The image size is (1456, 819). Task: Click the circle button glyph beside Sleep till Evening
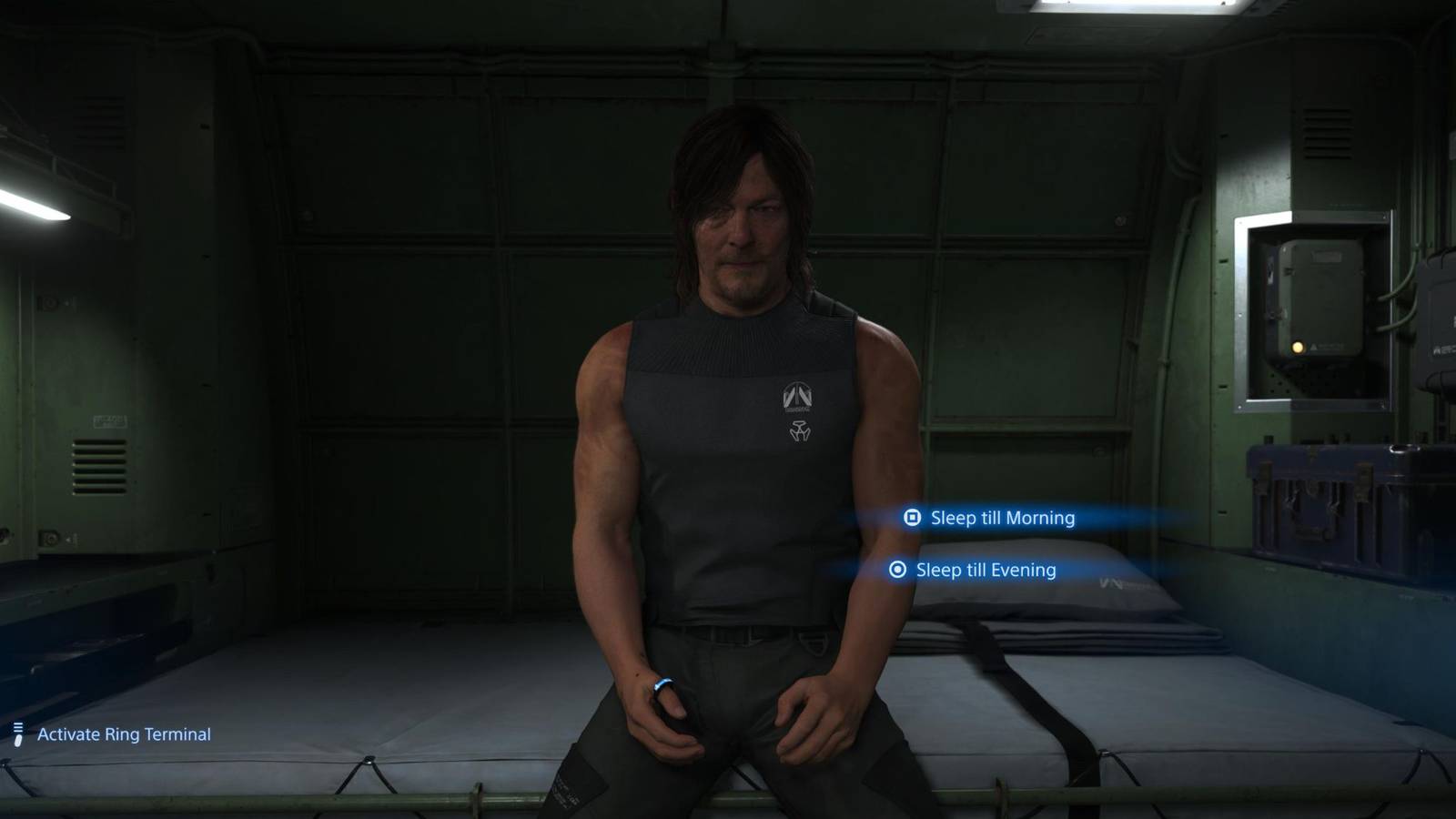coord(896,570)
